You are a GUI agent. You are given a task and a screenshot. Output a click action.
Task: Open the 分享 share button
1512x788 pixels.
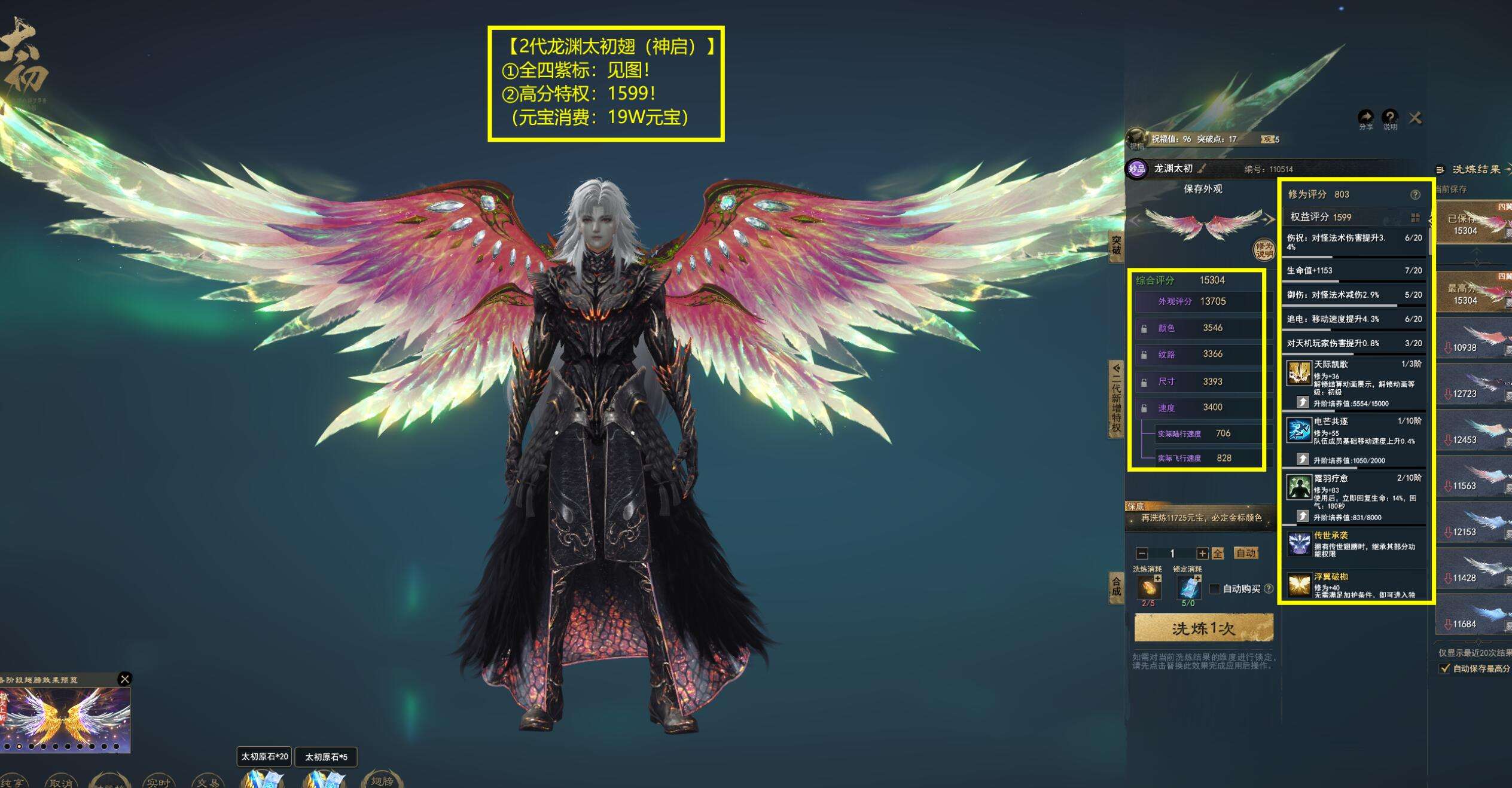coord(1365,118)
